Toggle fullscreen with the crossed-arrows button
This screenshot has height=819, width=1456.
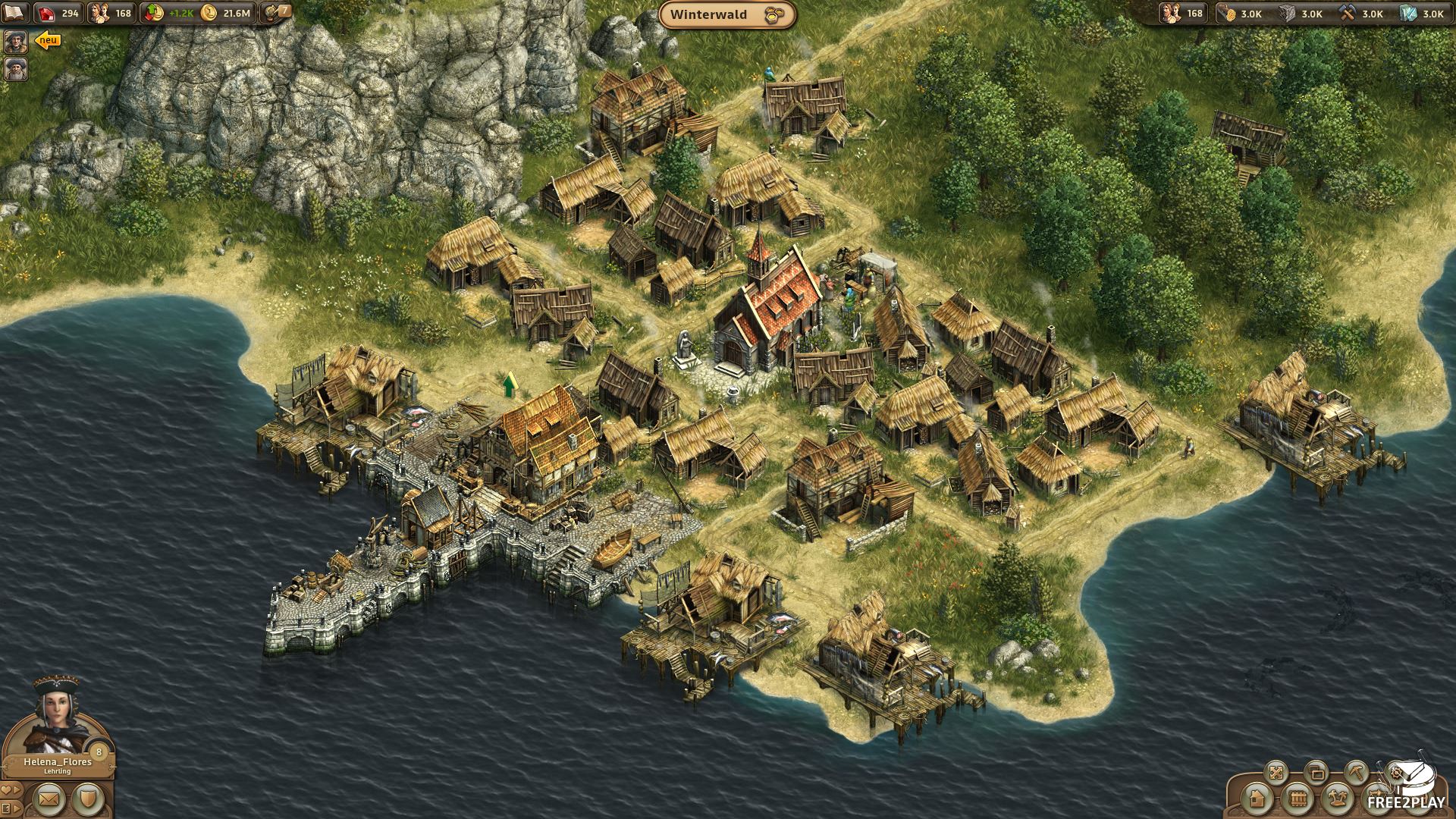1276,773
